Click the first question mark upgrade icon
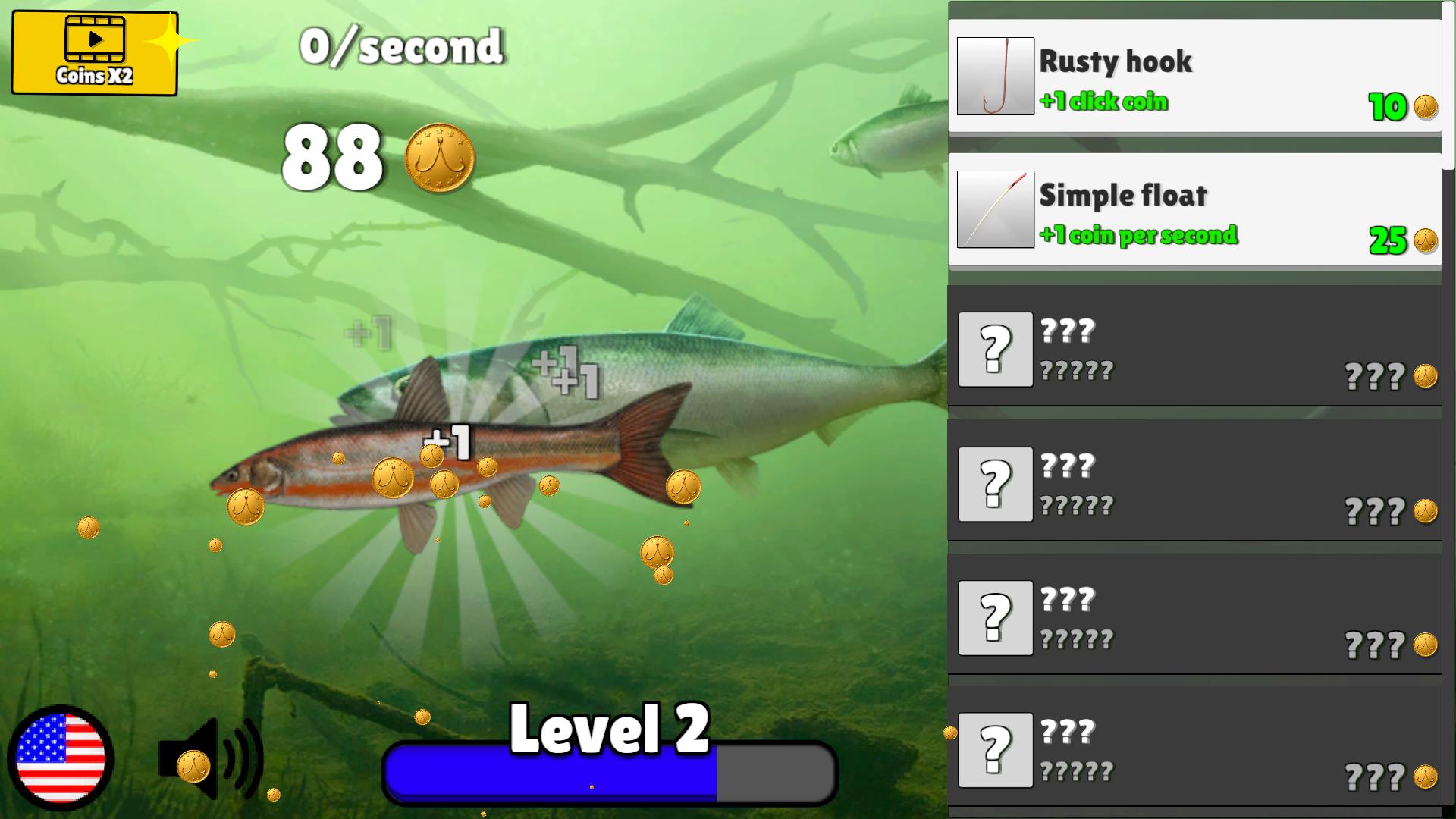This screenshot has height=819, width=1456. click(x=996, y=350)
